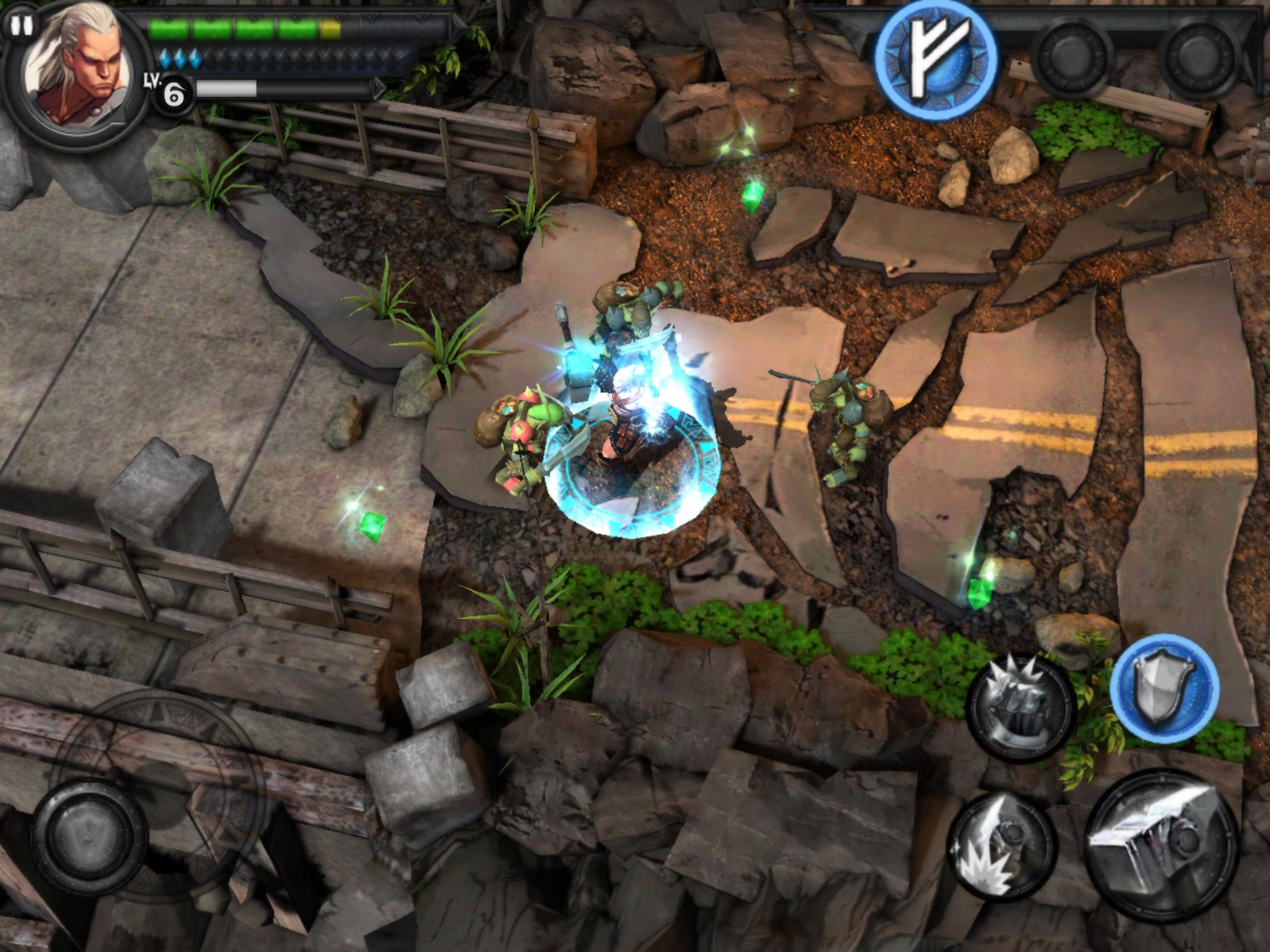Trigger the spiked gauntlet skill
This screenshot has height=952, width=1270.
(x=1021, y=708)
